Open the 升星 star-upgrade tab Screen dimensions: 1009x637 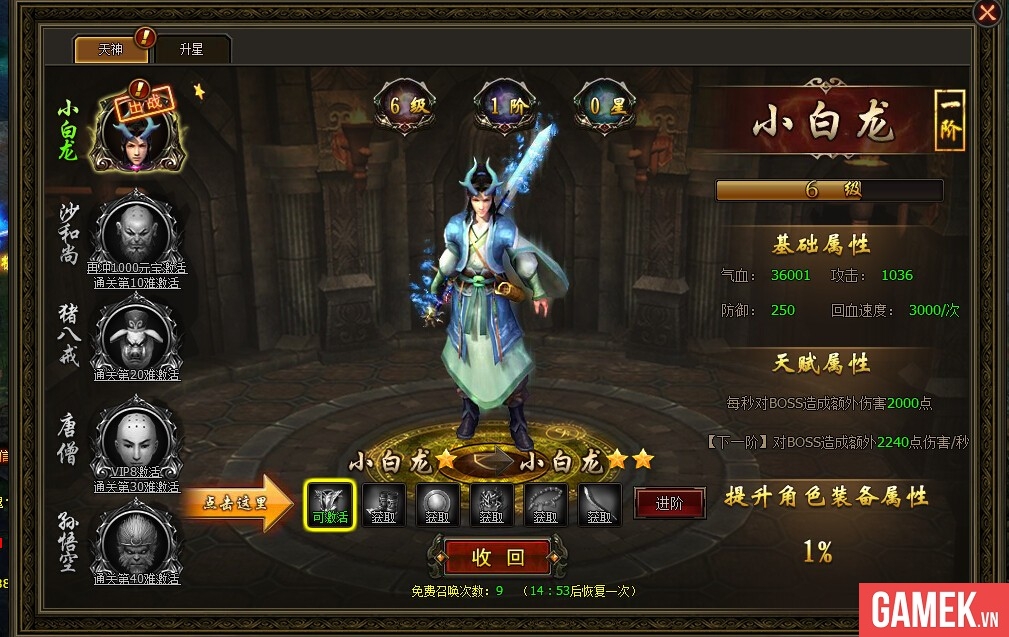click(192, 49)
